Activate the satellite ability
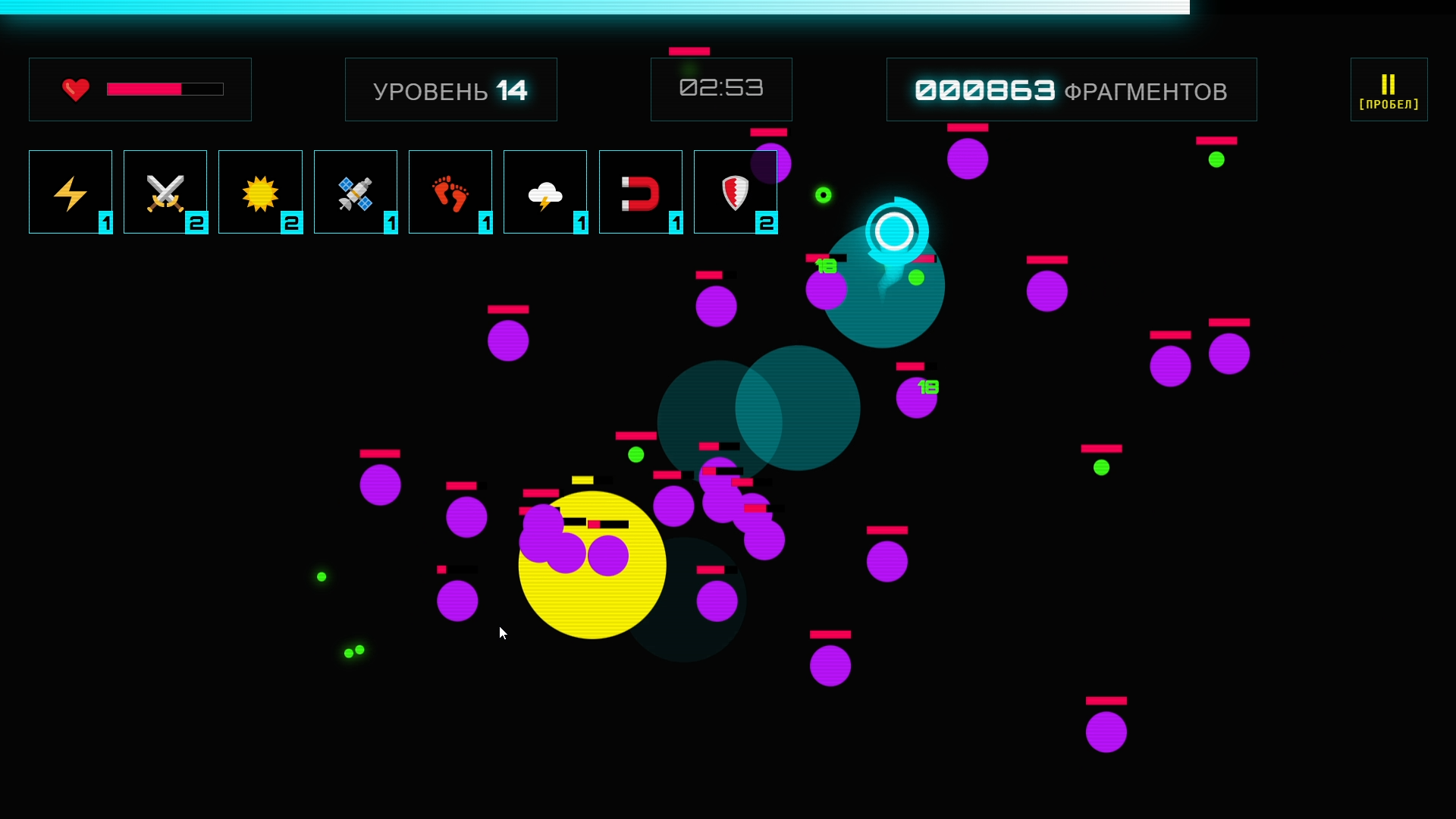The height and width of the screenshot is (819, 1456). (x=355, y=191)
